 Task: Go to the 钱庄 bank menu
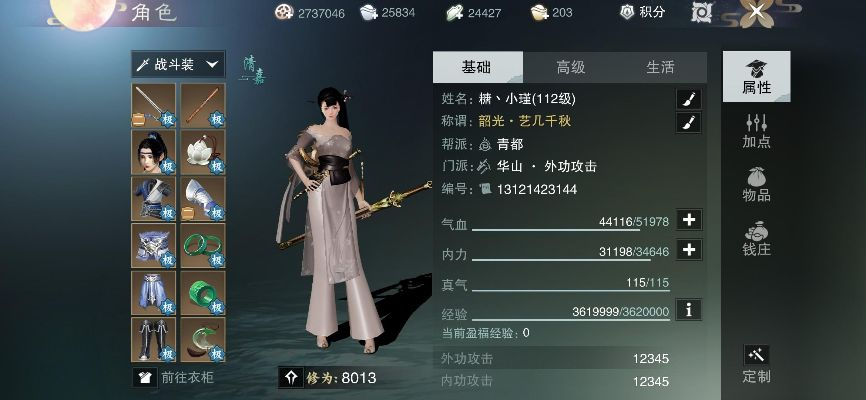756,238
